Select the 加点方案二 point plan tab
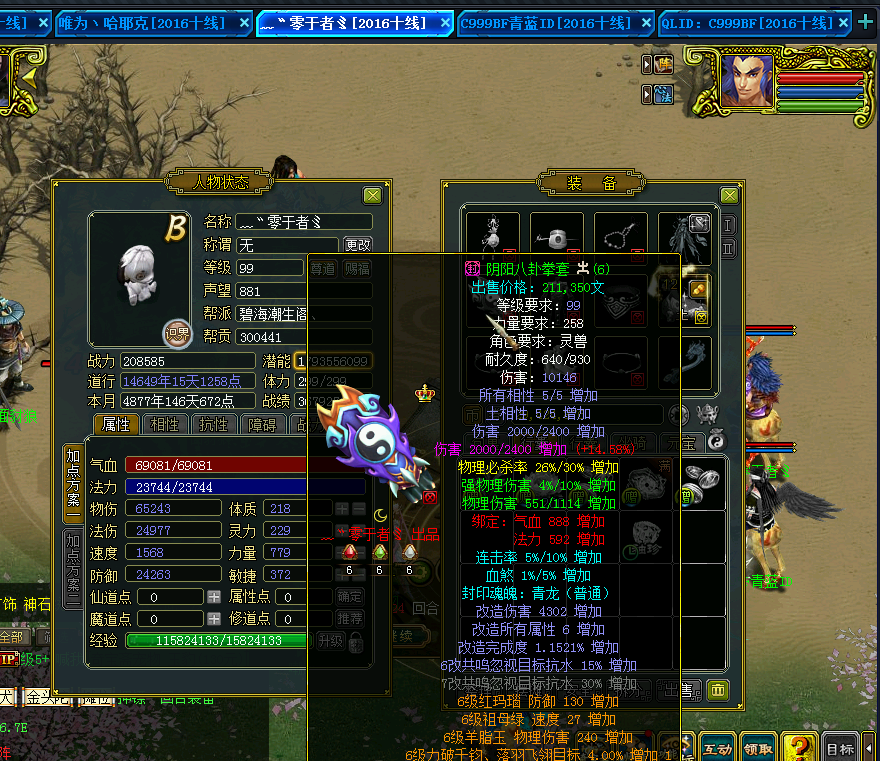The height and width of the screenshot is (761, 880). point(72,568)
